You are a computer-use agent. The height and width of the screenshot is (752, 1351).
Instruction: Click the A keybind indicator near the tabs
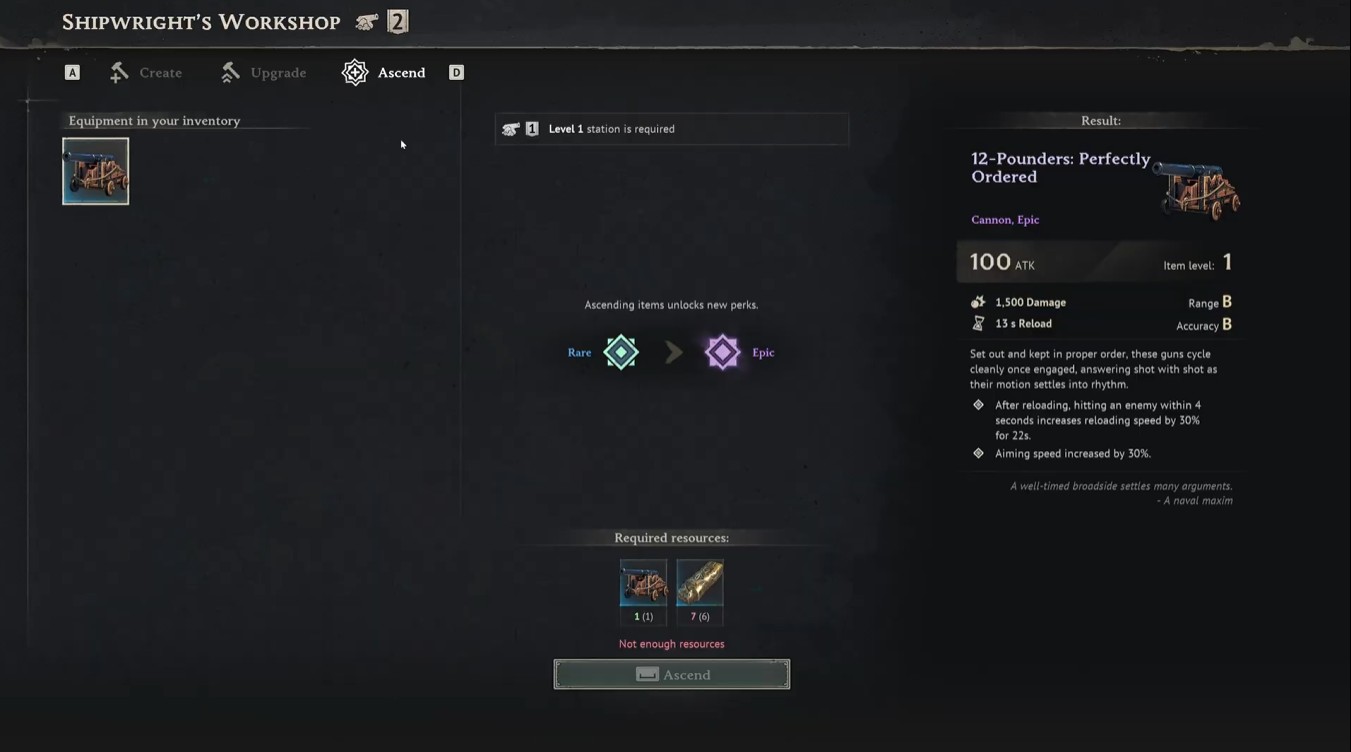71,72
